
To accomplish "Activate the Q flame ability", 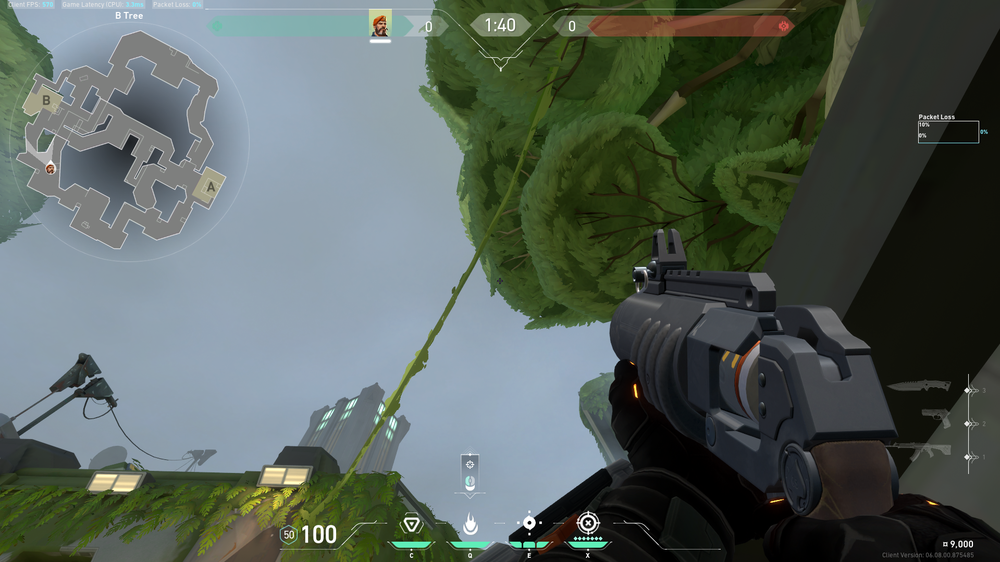I will [x=470, y=524].
